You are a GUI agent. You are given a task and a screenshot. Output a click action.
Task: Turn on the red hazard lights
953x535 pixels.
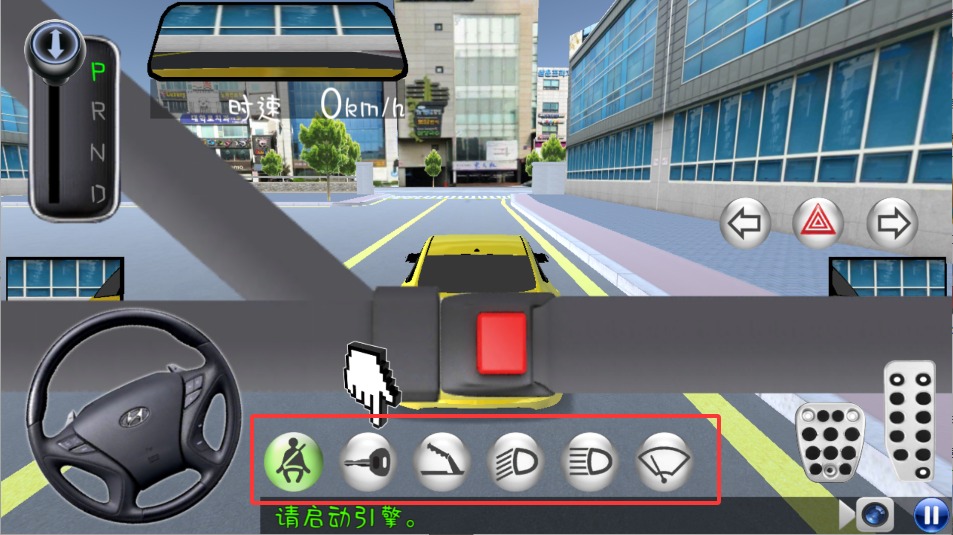[x=819, y=223]
